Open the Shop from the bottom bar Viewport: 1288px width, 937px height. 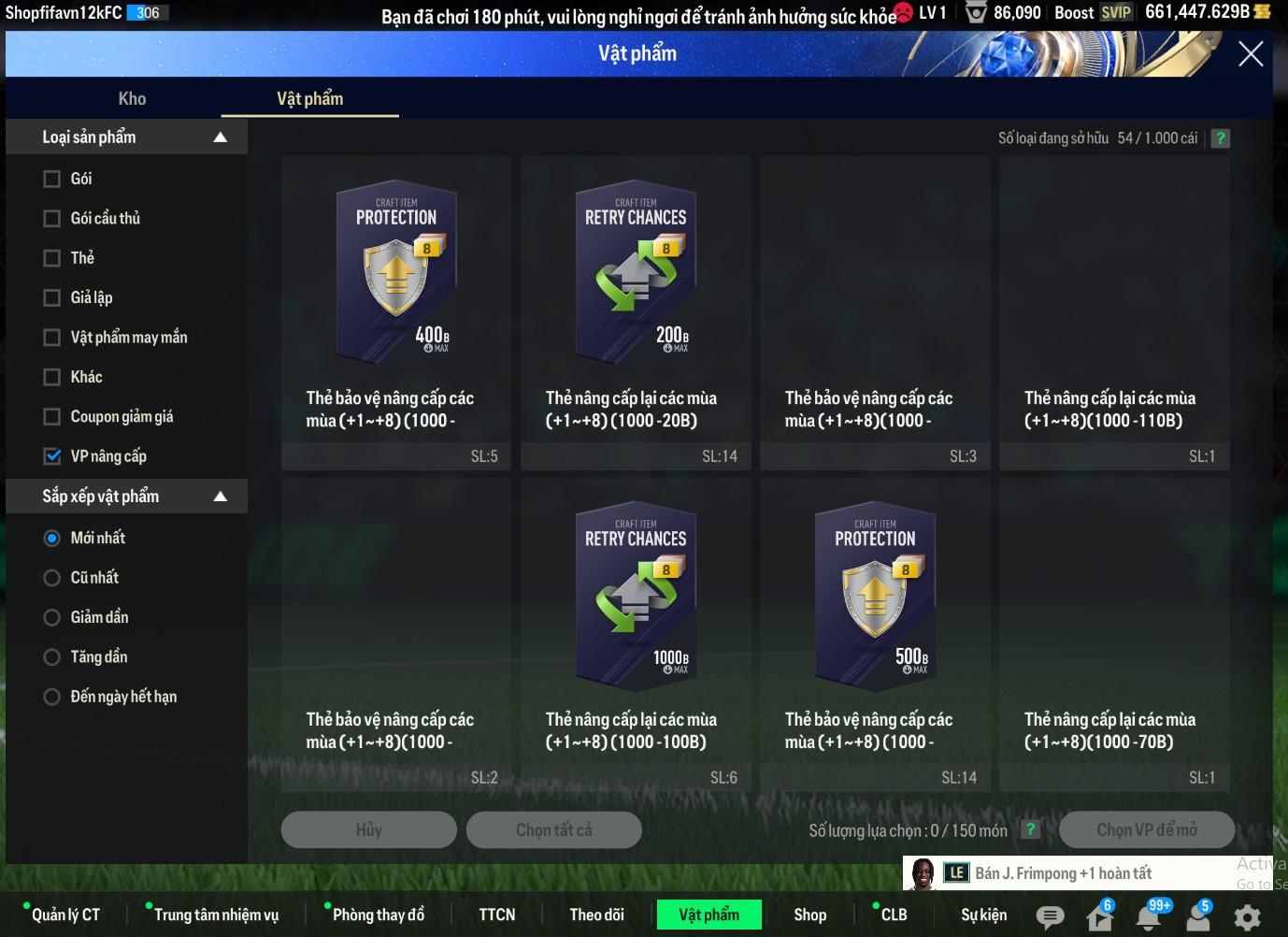coord(809,915)
